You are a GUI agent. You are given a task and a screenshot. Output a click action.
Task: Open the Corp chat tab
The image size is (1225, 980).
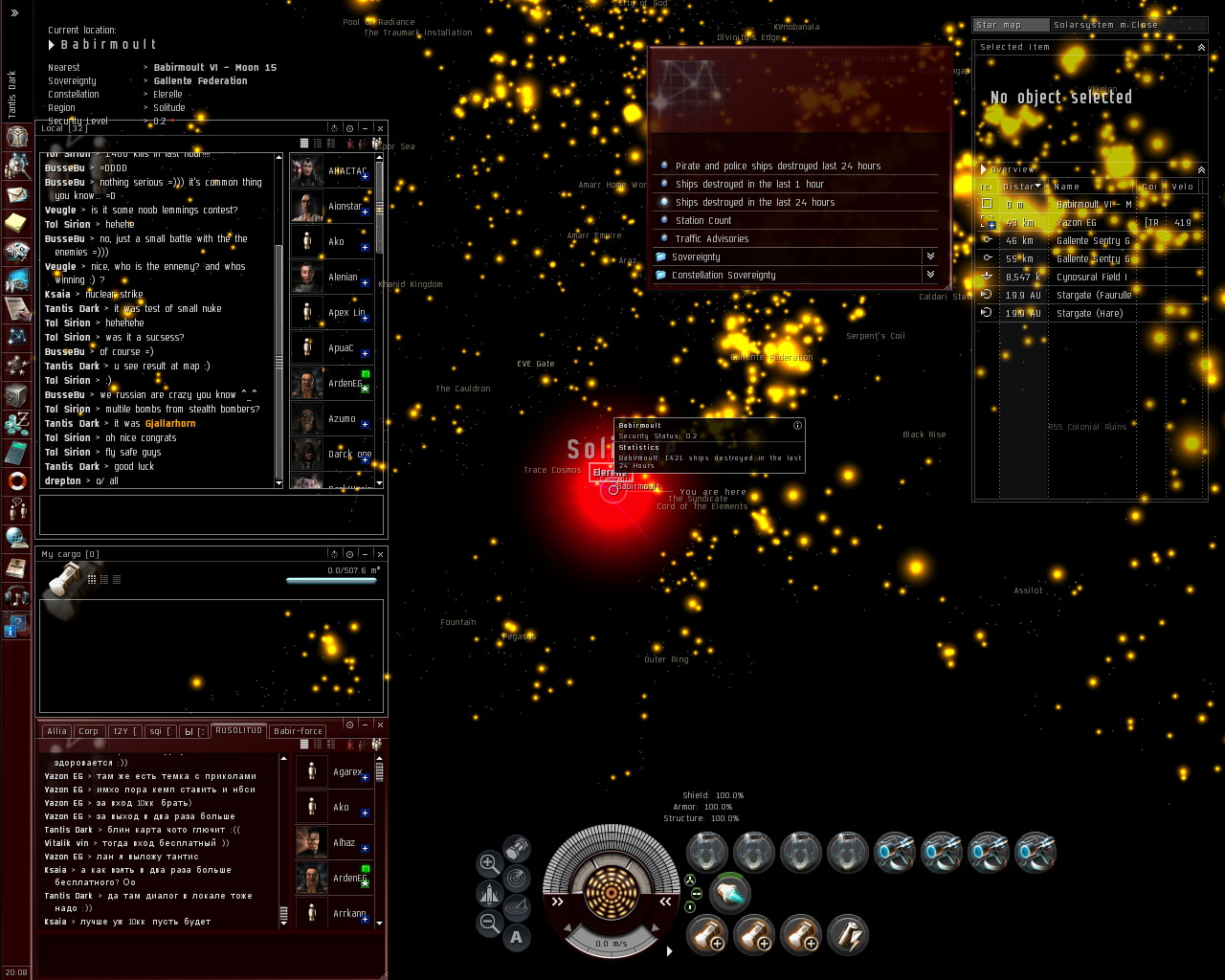89,731
